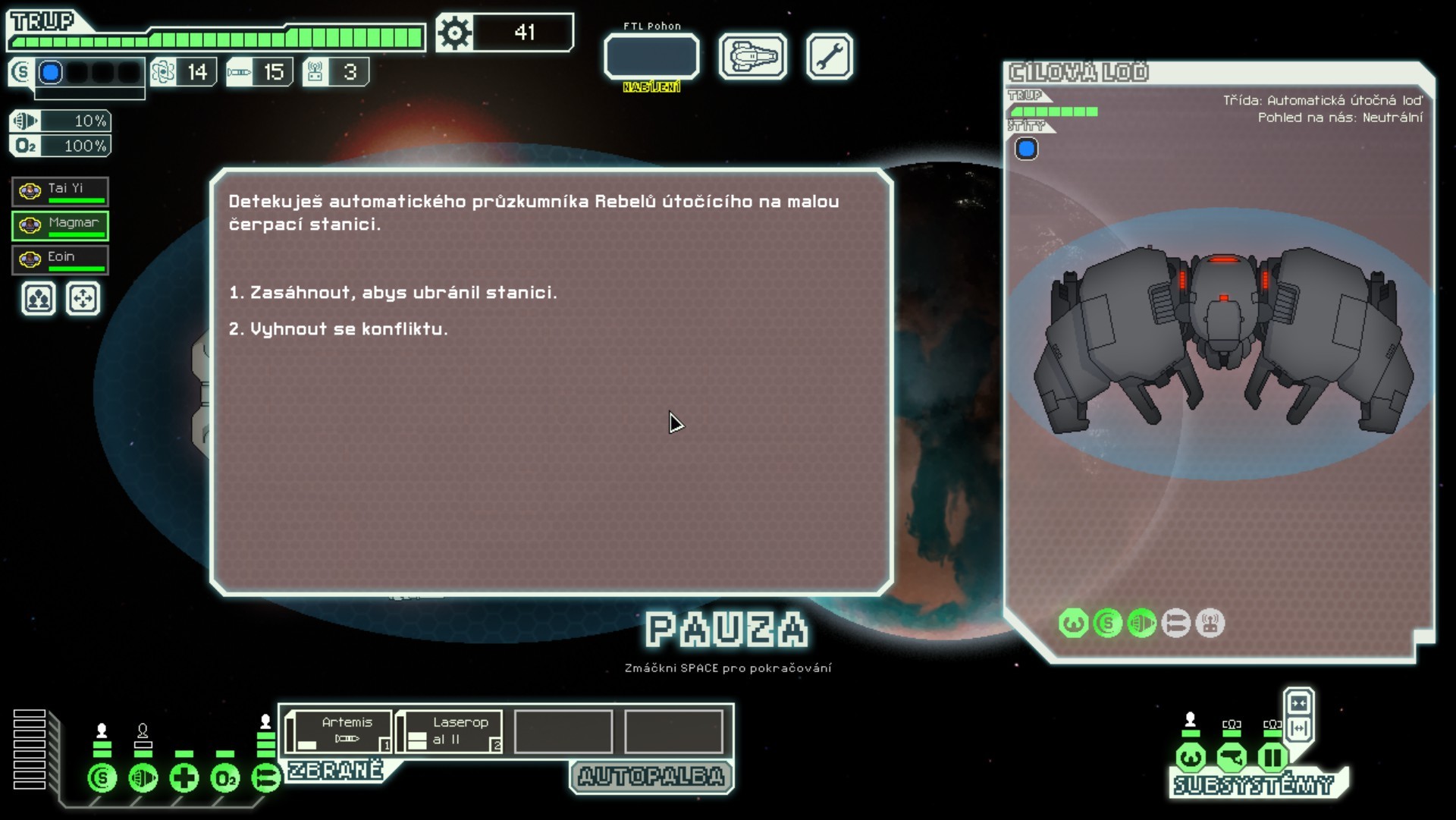Click the door control subsystem icon

[1272, 757]
